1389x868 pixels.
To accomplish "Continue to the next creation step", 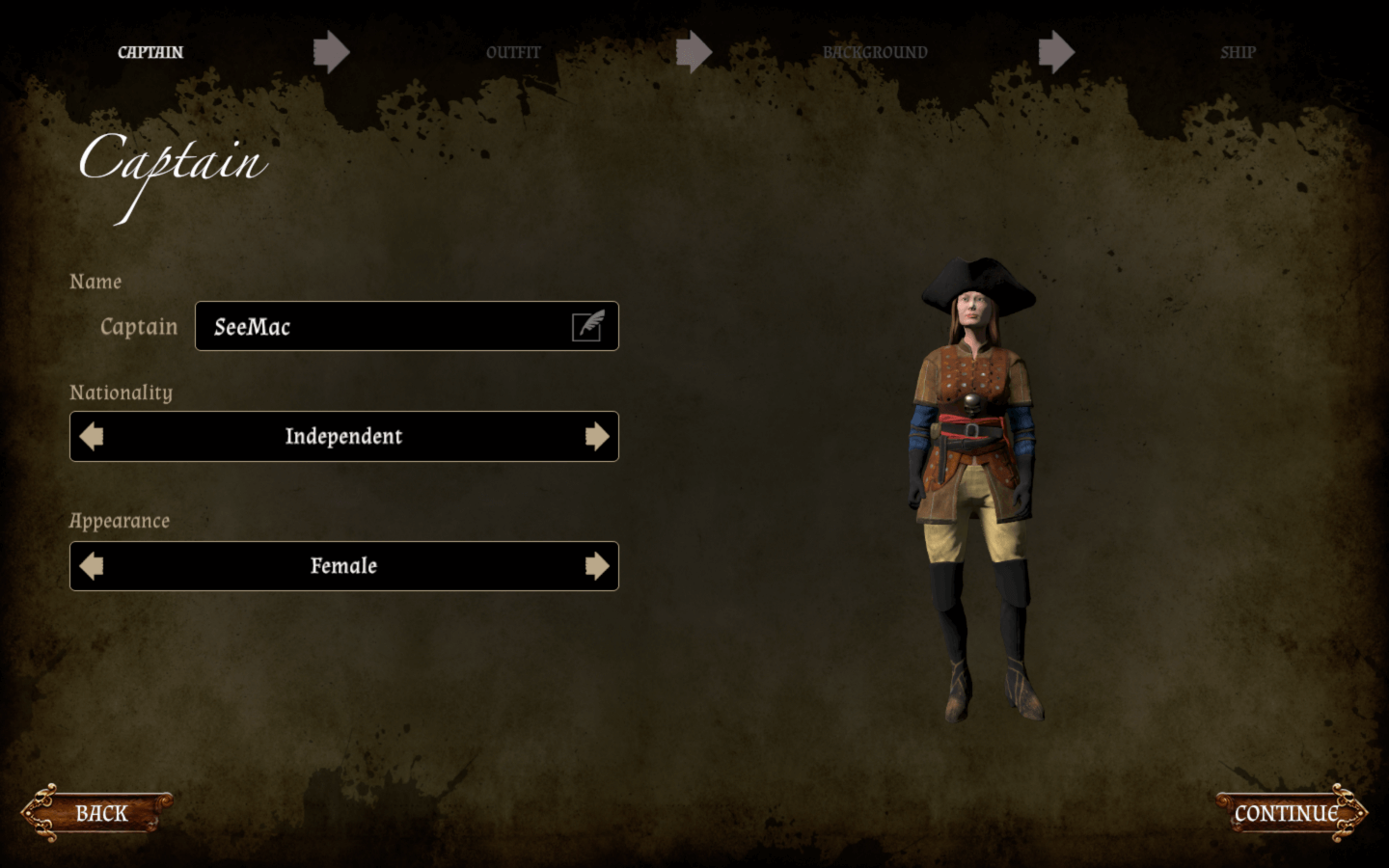I will coord(1288,813).
